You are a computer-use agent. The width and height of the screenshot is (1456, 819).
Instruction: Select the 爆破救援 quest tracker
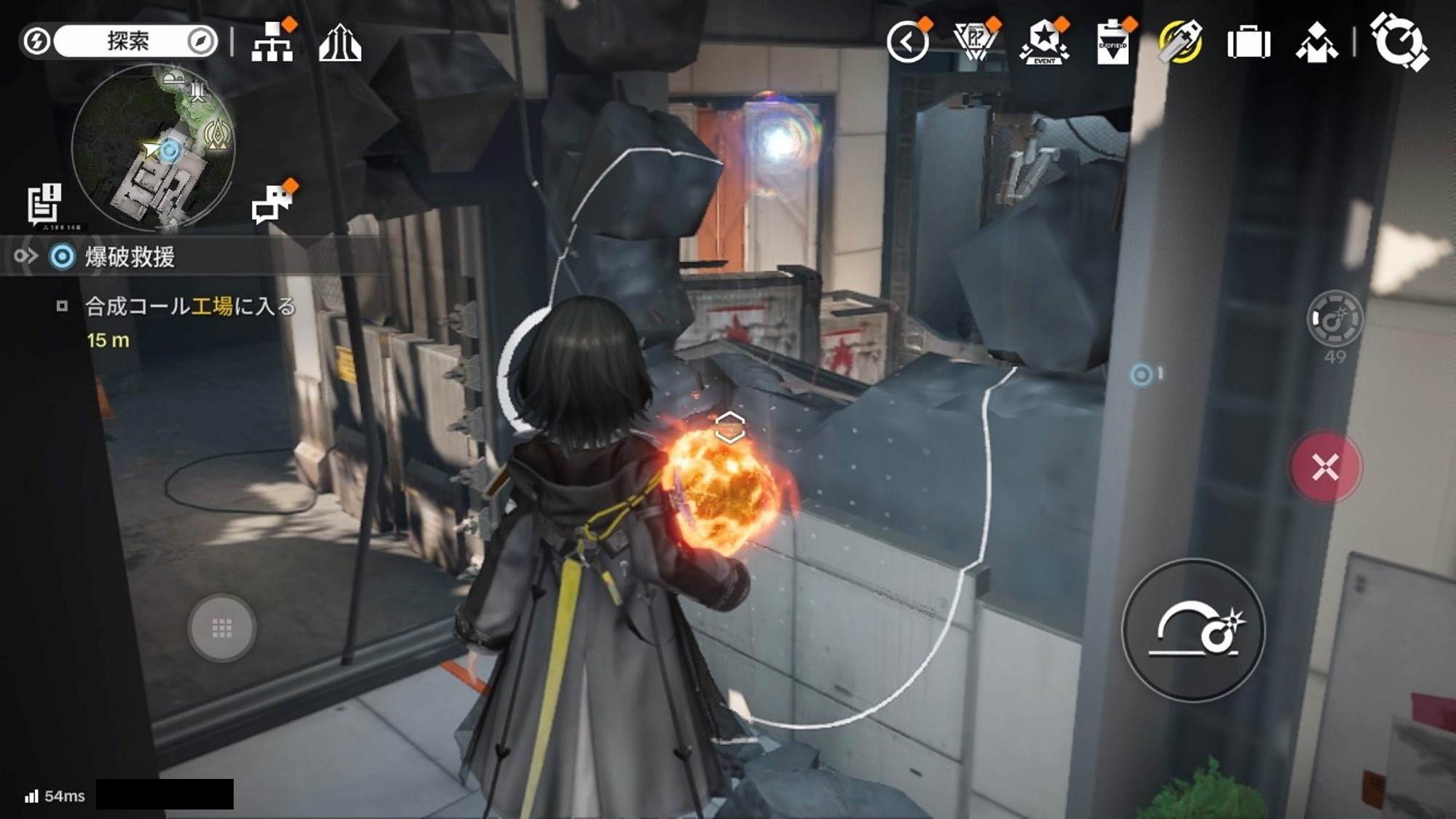pyautogui.click(x=130, y=257)
